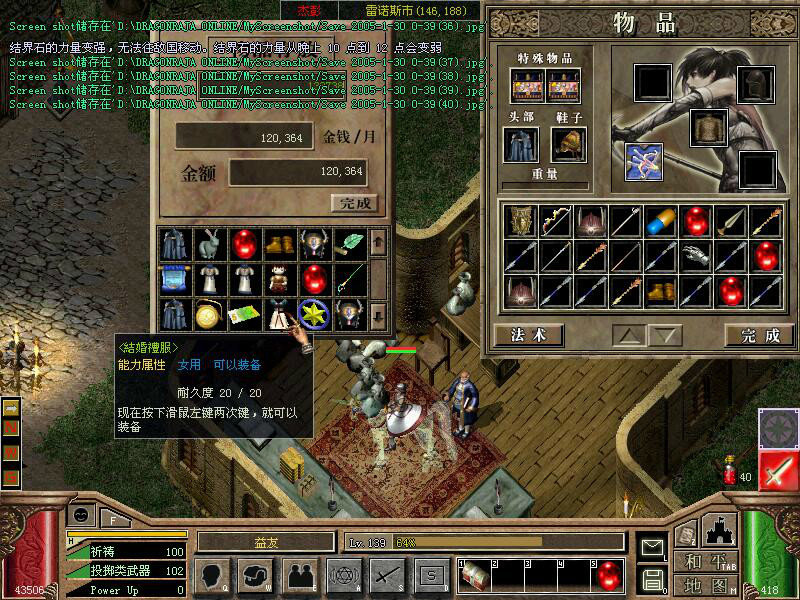The height and width of the screenshot is (600, 800).
Task: Open the mail envelope icon
Action: (x=652, y=548)
